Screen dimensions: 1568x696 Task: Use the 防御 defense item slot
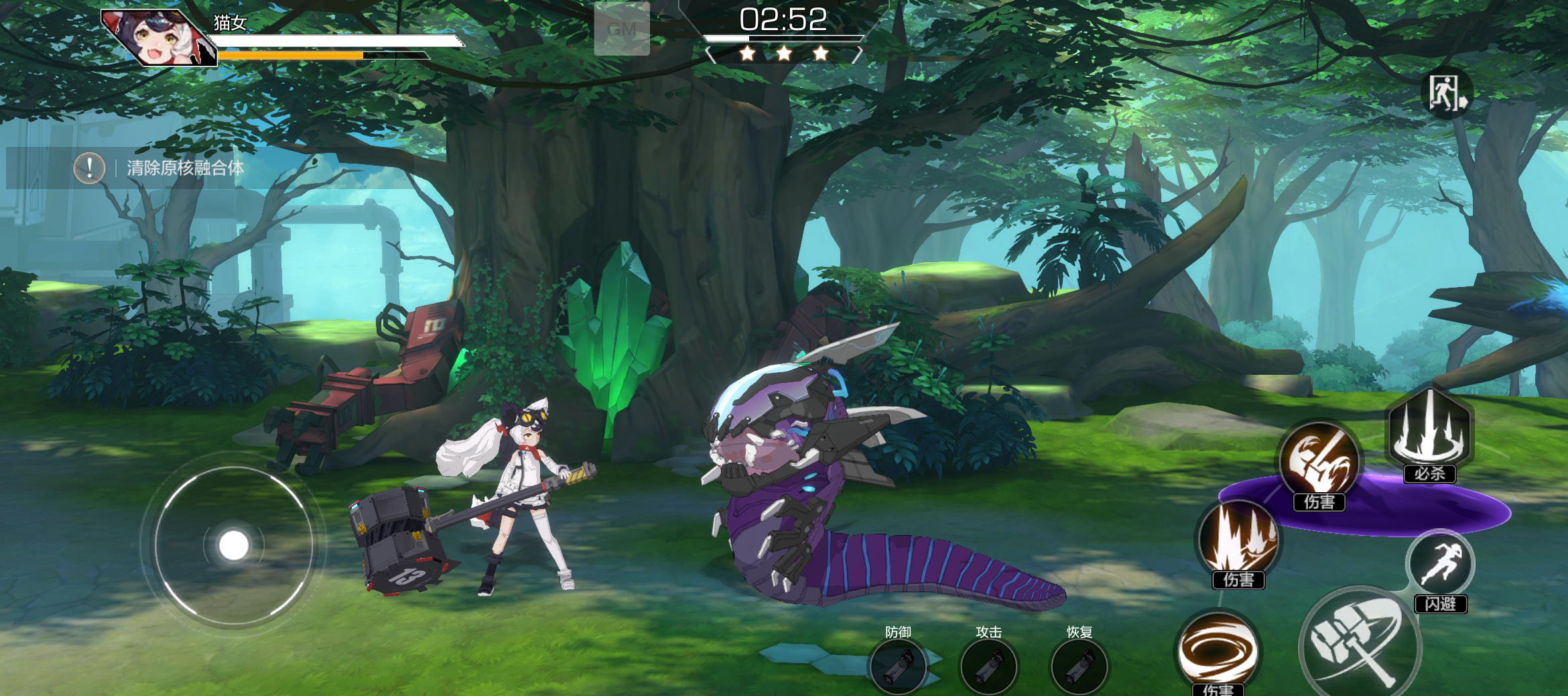(x=897, y=666)
